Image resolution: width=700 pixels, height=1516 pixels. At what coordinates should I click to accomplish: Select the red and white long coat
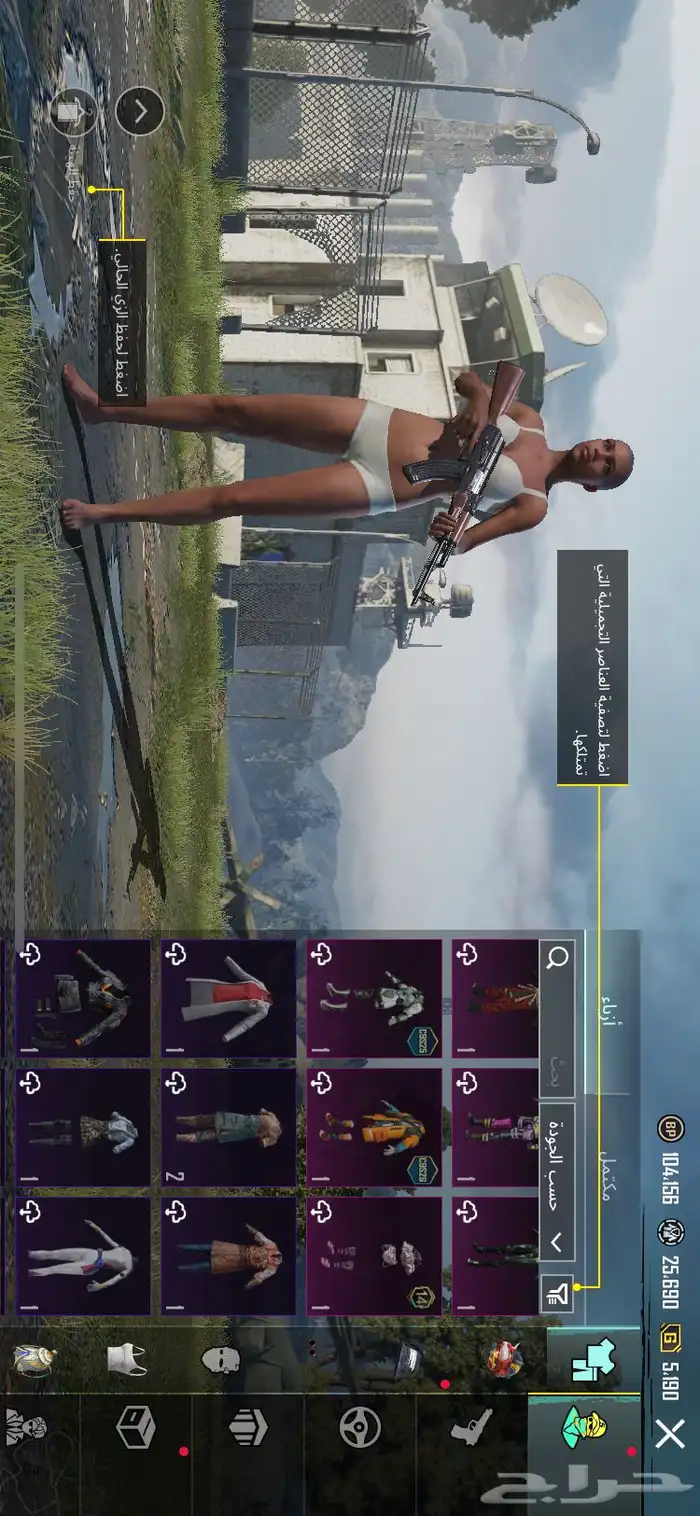click(228, 998)
